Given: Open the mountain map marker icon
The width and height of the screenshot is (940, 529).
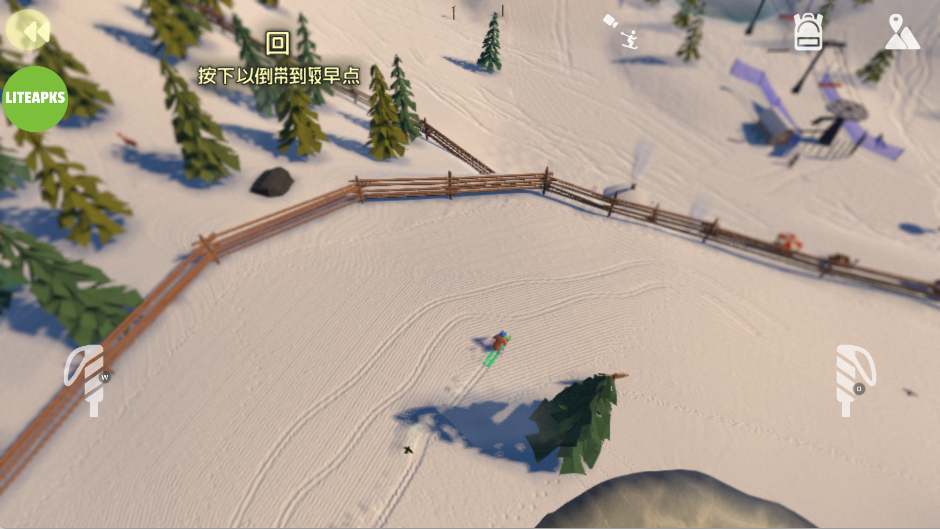Looking at the screenshot, I should tap(902, 32).
